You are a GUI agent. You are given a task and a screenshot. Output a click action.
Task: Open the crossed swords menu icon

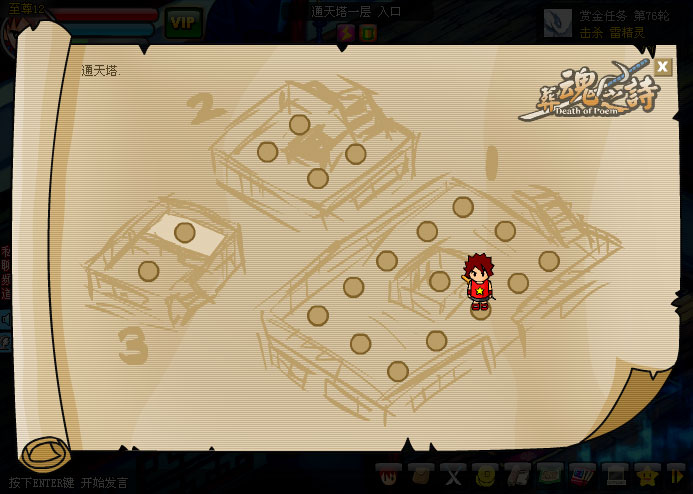[454, 474]
